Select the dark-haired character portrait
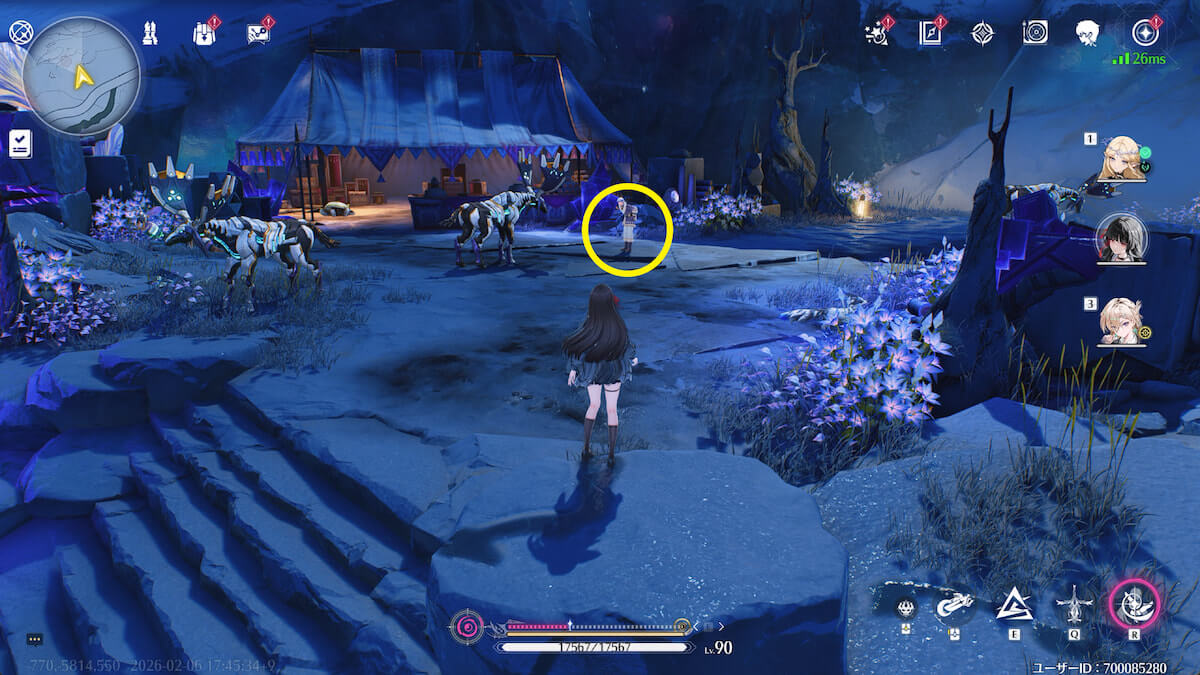Image resolution: width=1200 pixels, height=675 pixels. click(x=1121, y=240)
